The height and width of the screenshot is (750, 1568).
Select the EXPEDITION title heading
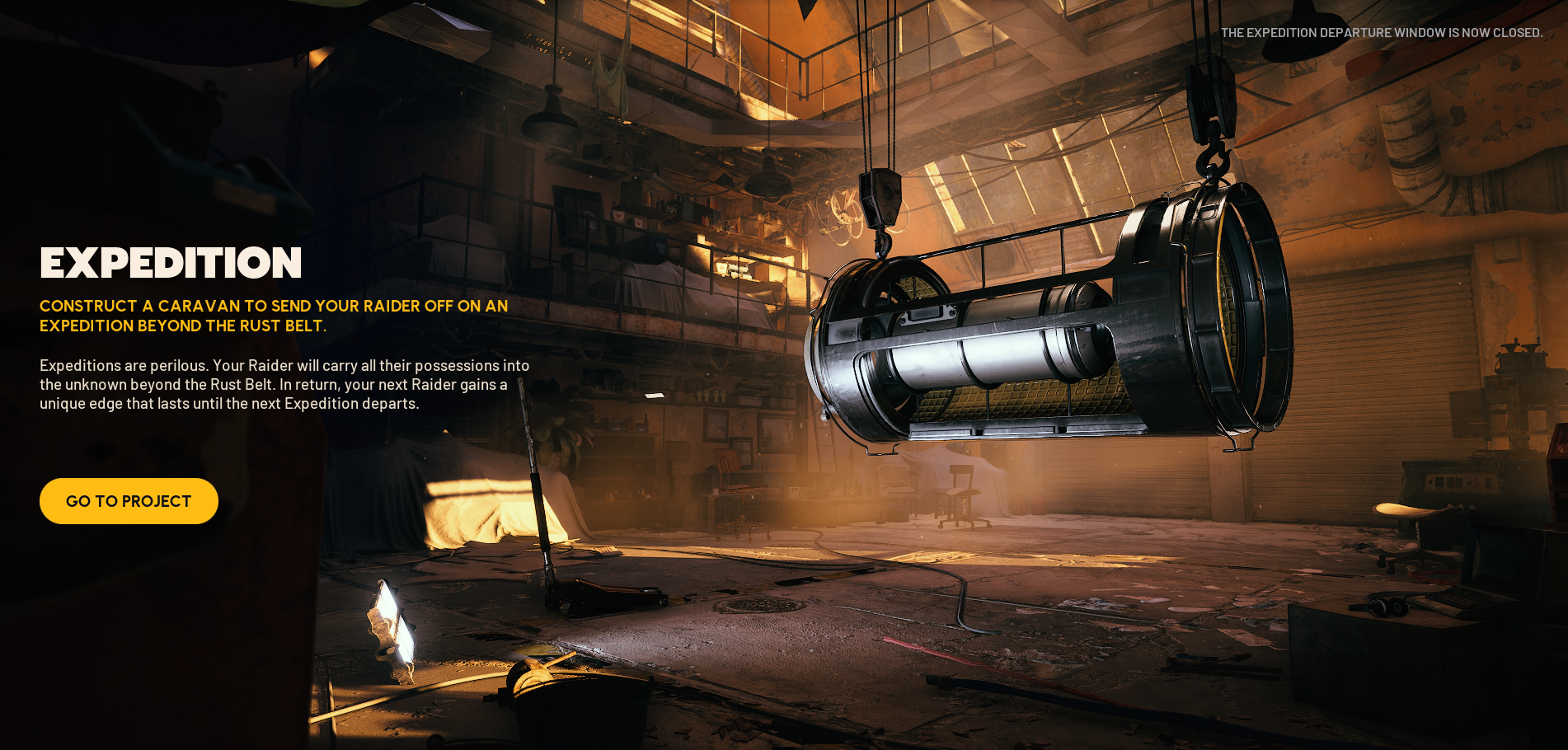click(x=171, y=263)
